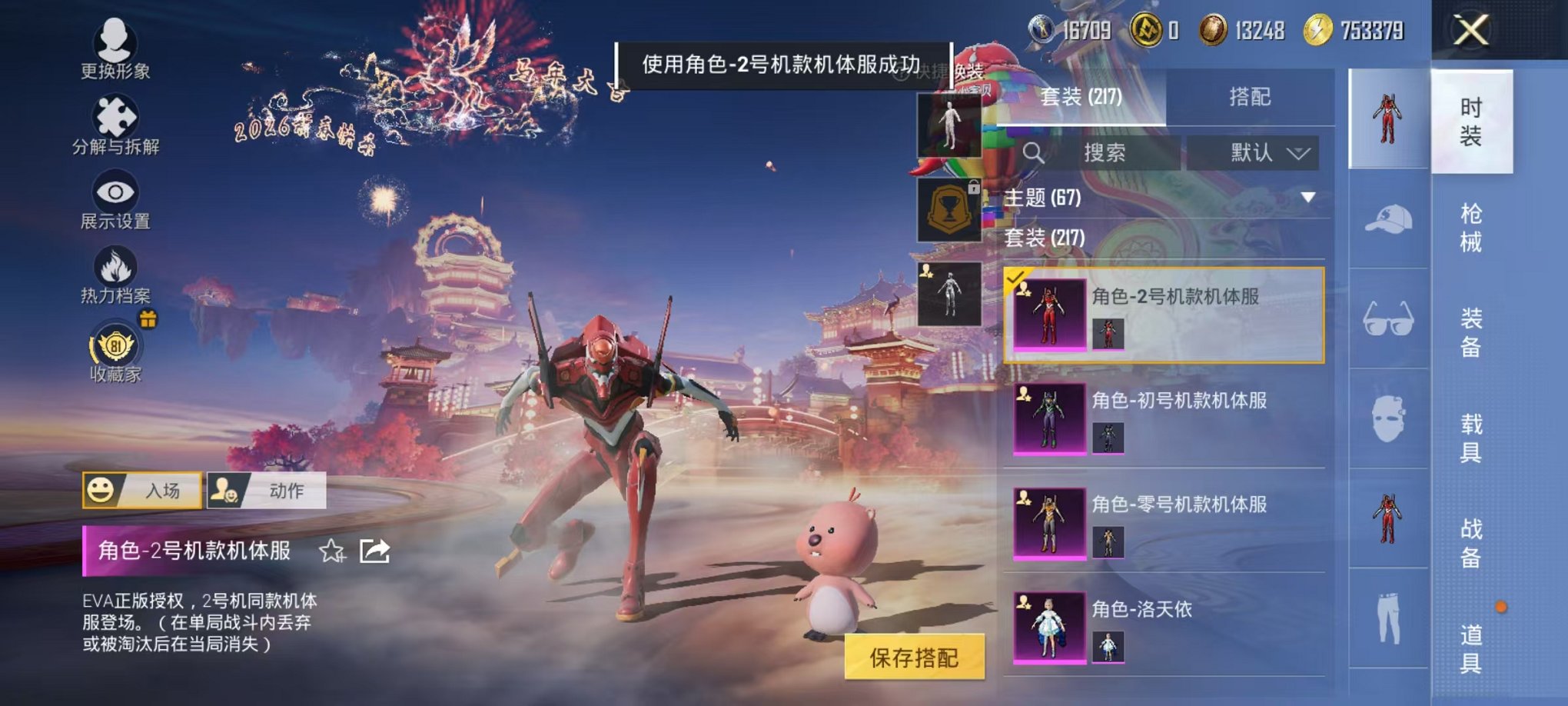The image size is (1568, 706).
Task: Open 展示设置 display settings
Action: pos(114,201)
